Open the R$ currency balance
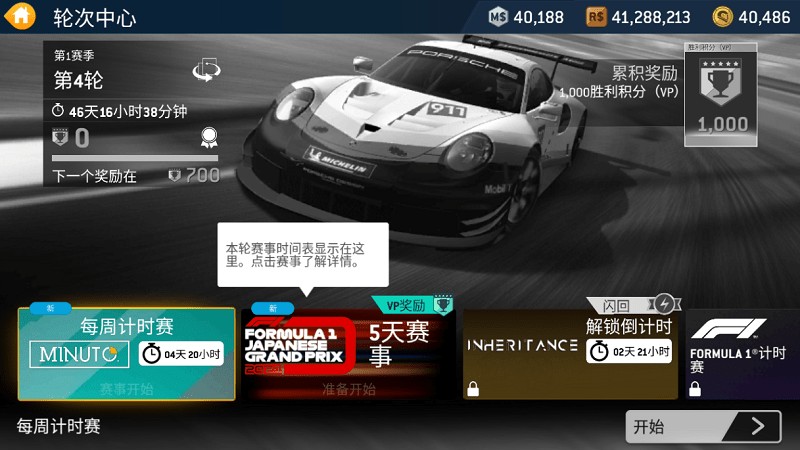 [x=639, y=17]
